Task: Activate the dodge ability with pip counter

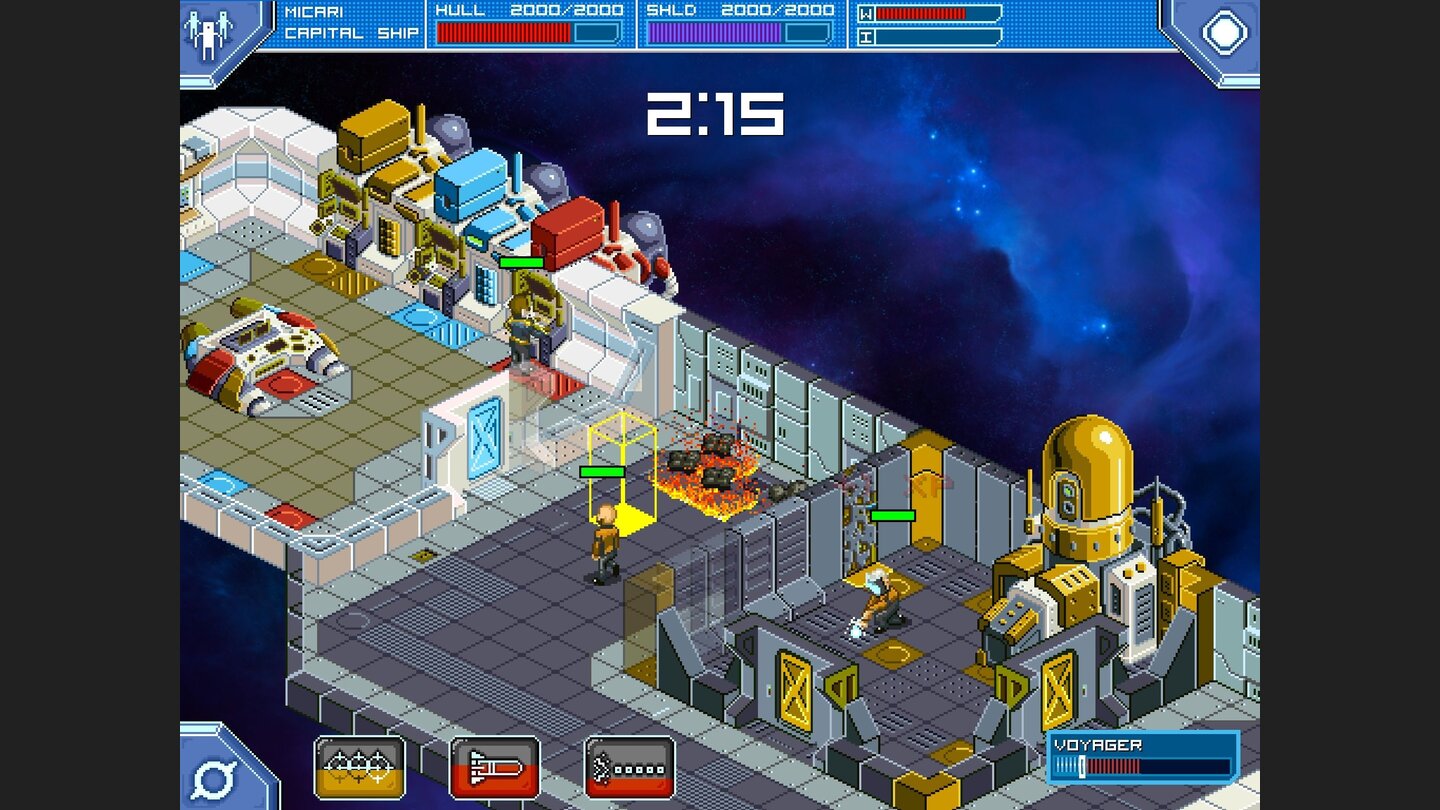Action: 631,766
